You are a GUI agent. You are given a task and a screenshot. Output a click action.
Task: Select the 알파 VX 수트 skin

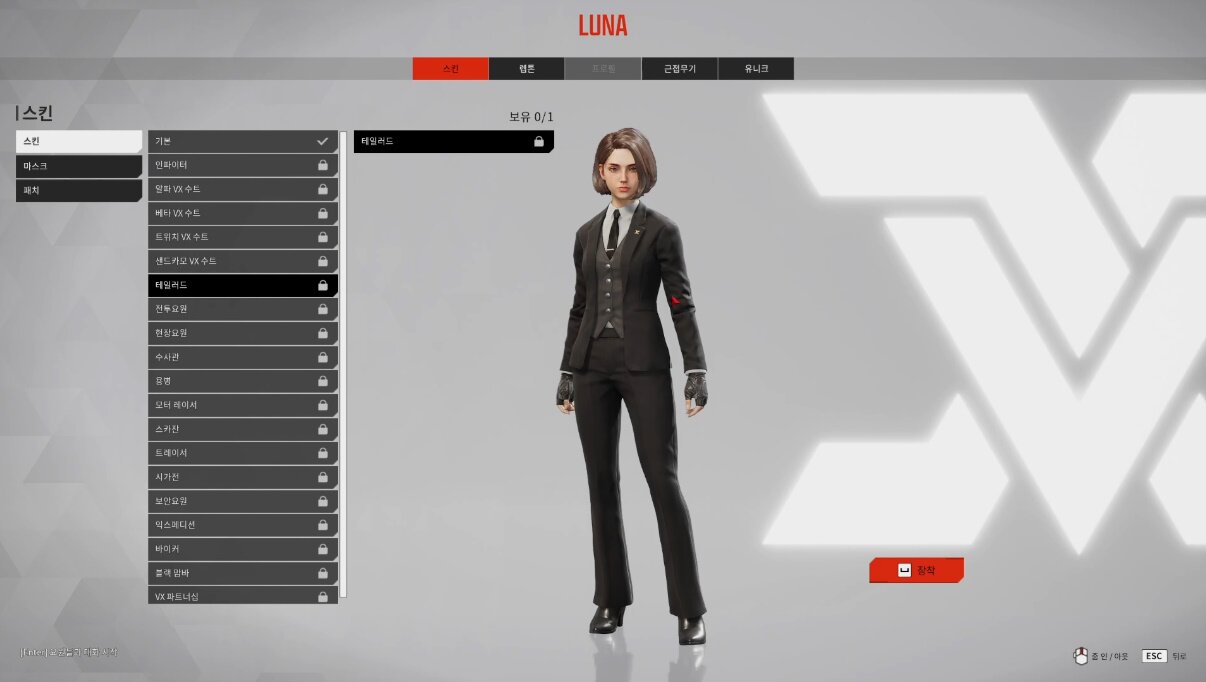point(242,189)
